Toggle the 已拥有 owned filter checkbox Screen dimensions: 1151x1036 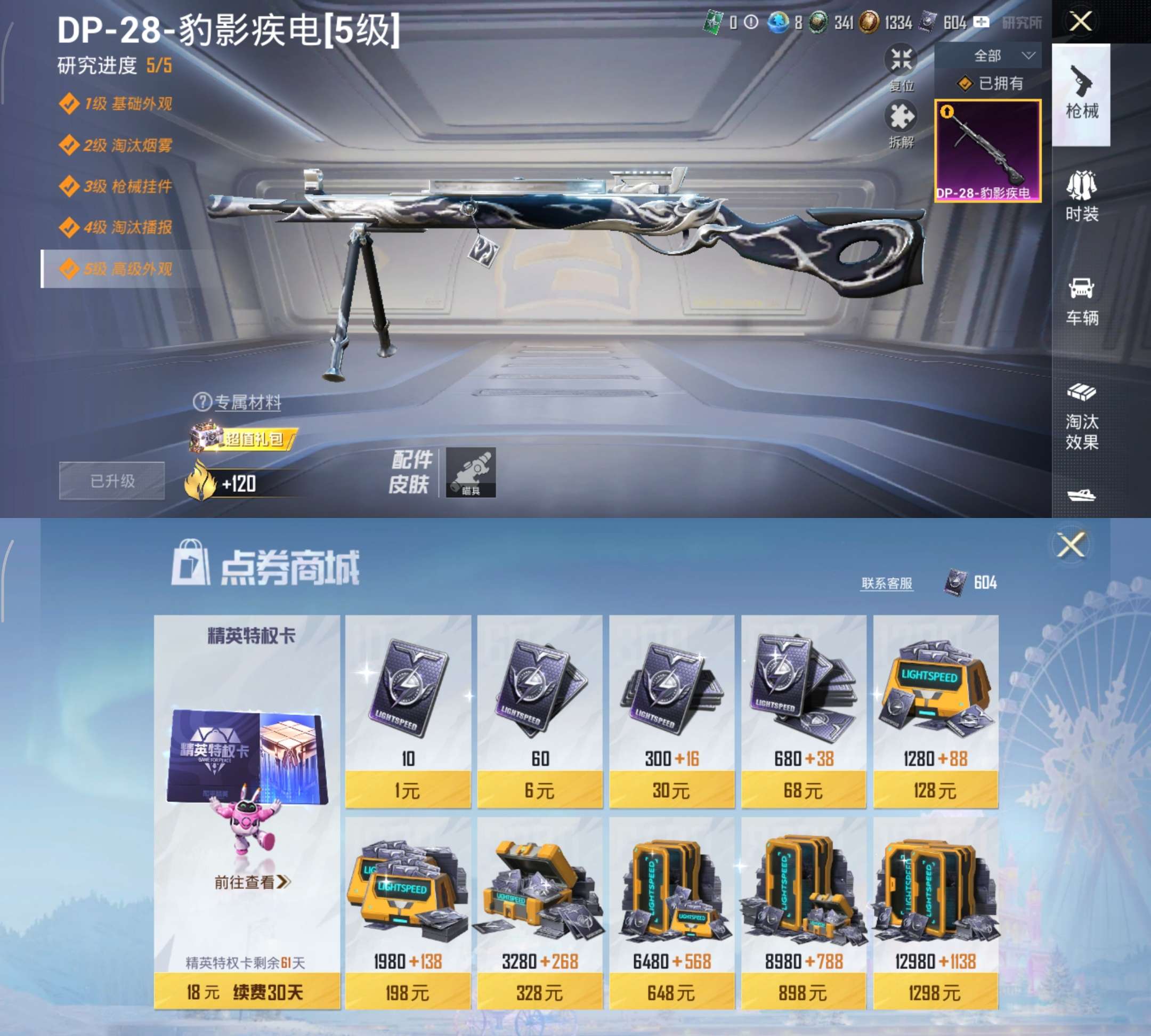coord(965,84)
